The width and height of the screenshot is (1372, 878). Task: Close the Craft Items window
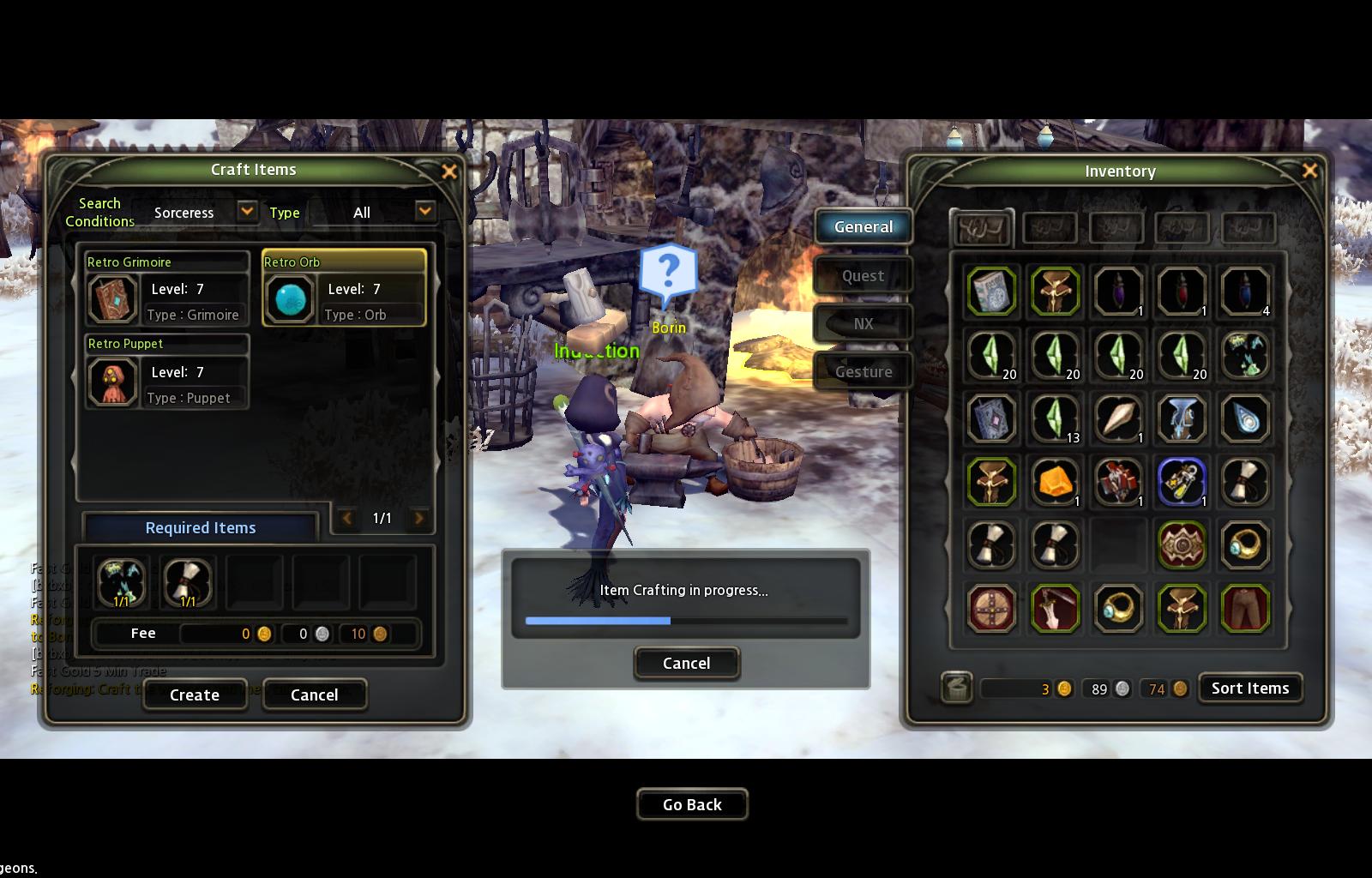[449, 171]
